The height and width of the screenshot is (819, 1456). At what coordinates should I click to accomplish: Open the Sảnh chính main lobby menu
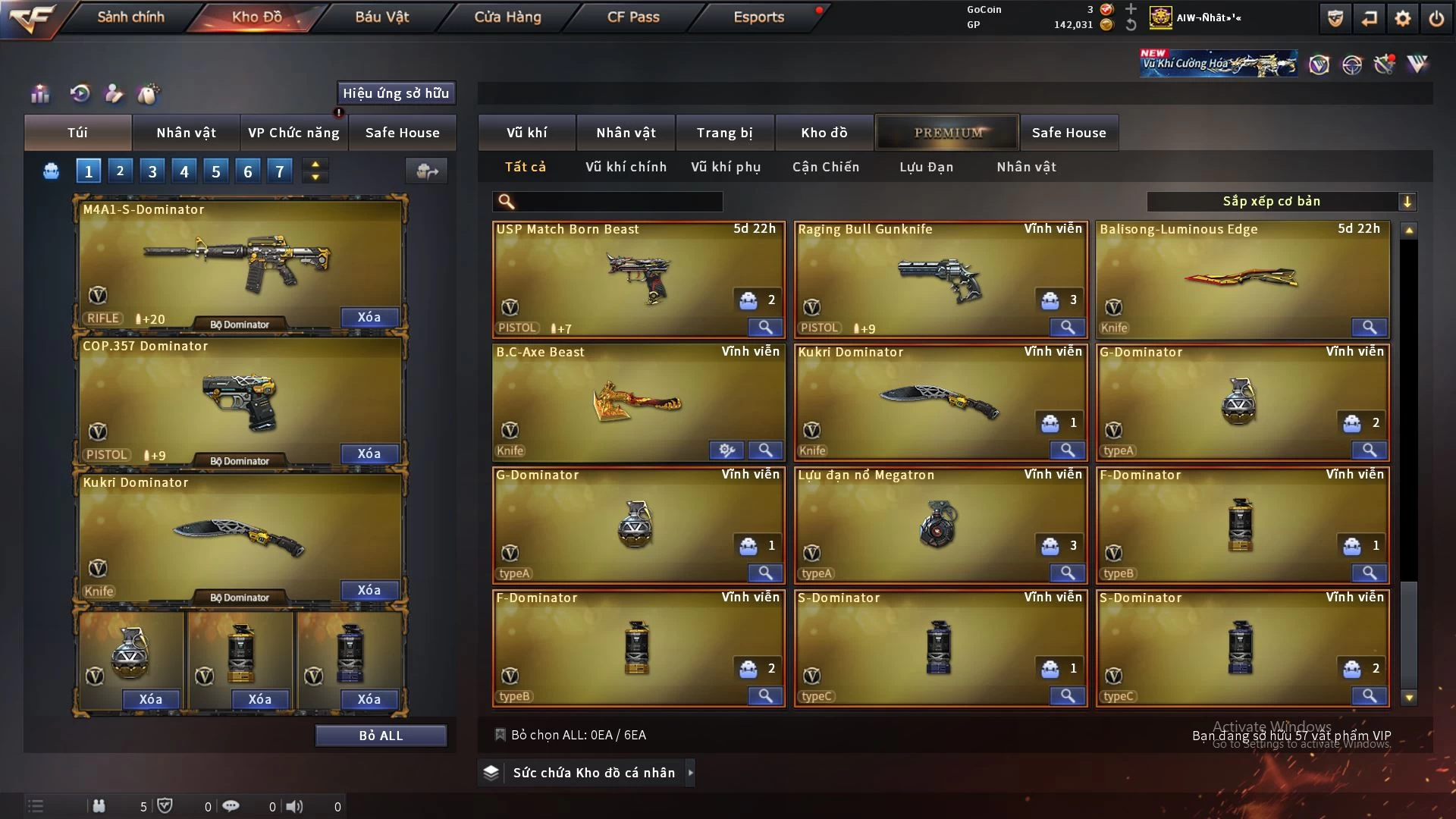tap(130, 17)
